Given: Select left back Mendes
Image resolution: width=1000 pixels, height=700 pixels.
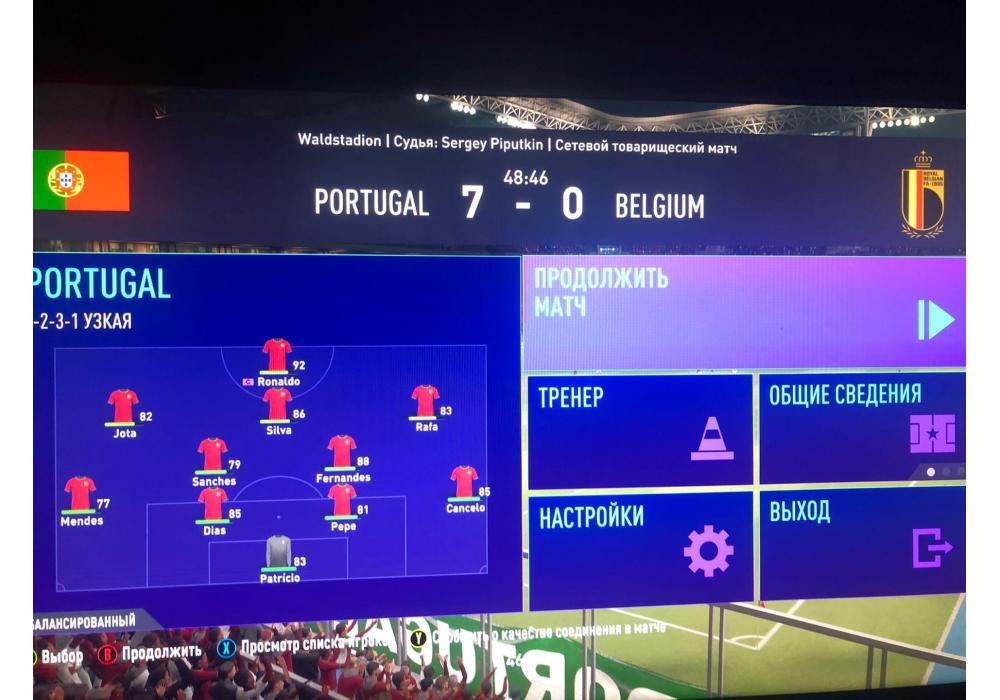Looking at the screenshot, I should coord(80,494).
